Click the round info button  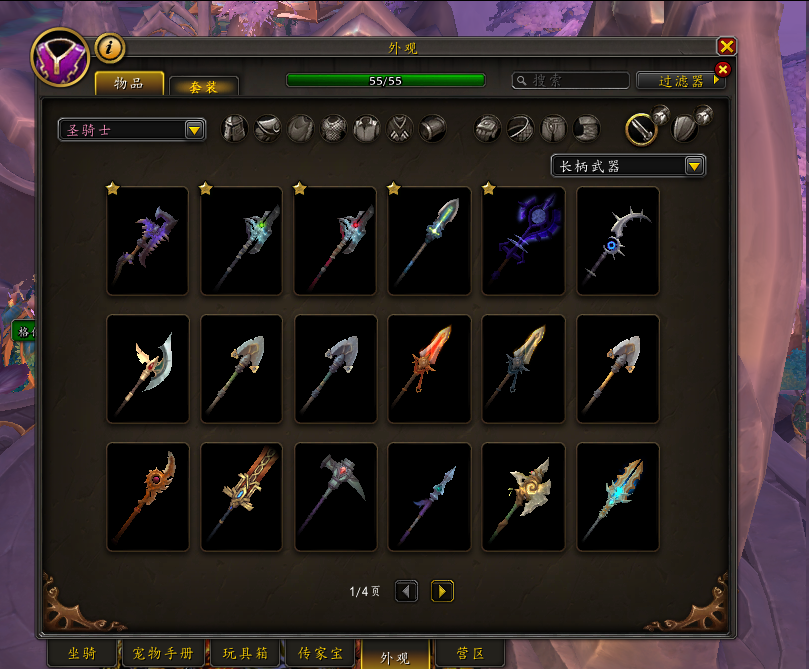coord(109,47)
